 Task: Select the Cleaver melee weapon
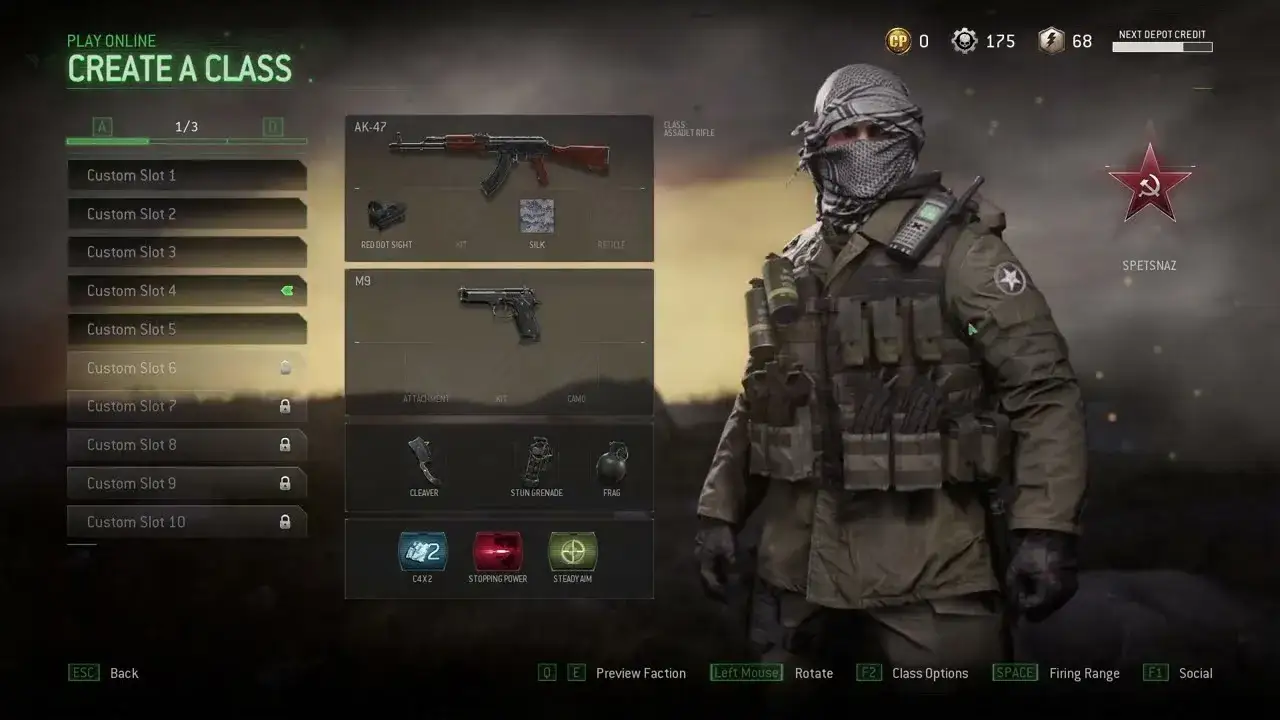(x=424, y=460)
